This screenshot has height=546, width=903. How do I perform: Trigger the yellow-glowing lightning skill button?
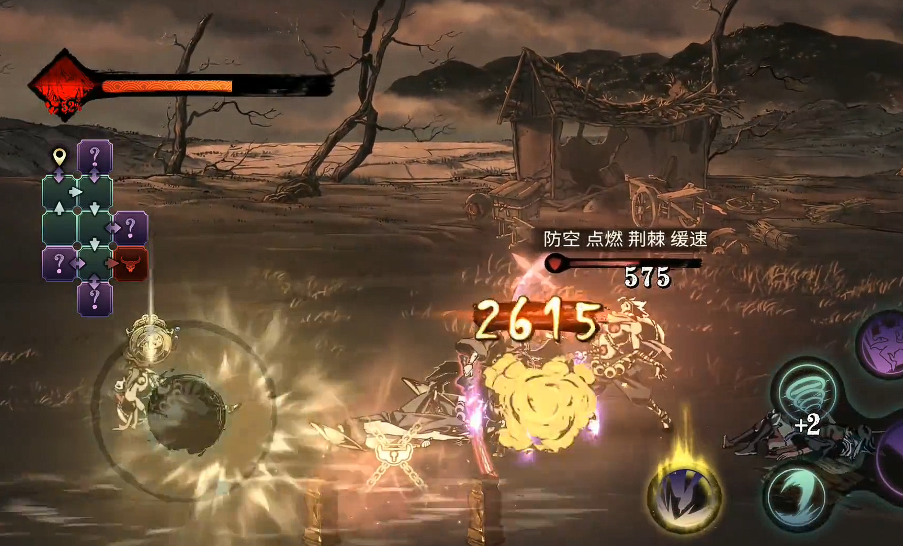pos(682,493)
